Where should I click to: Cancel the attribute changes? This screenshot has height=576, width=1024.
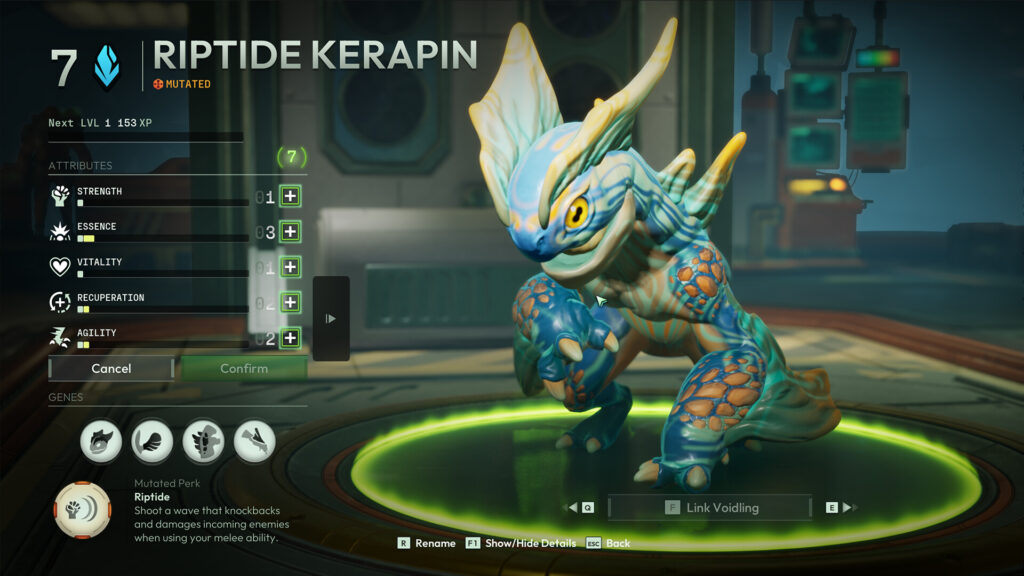pyautogui.click(x=111, y=368)
